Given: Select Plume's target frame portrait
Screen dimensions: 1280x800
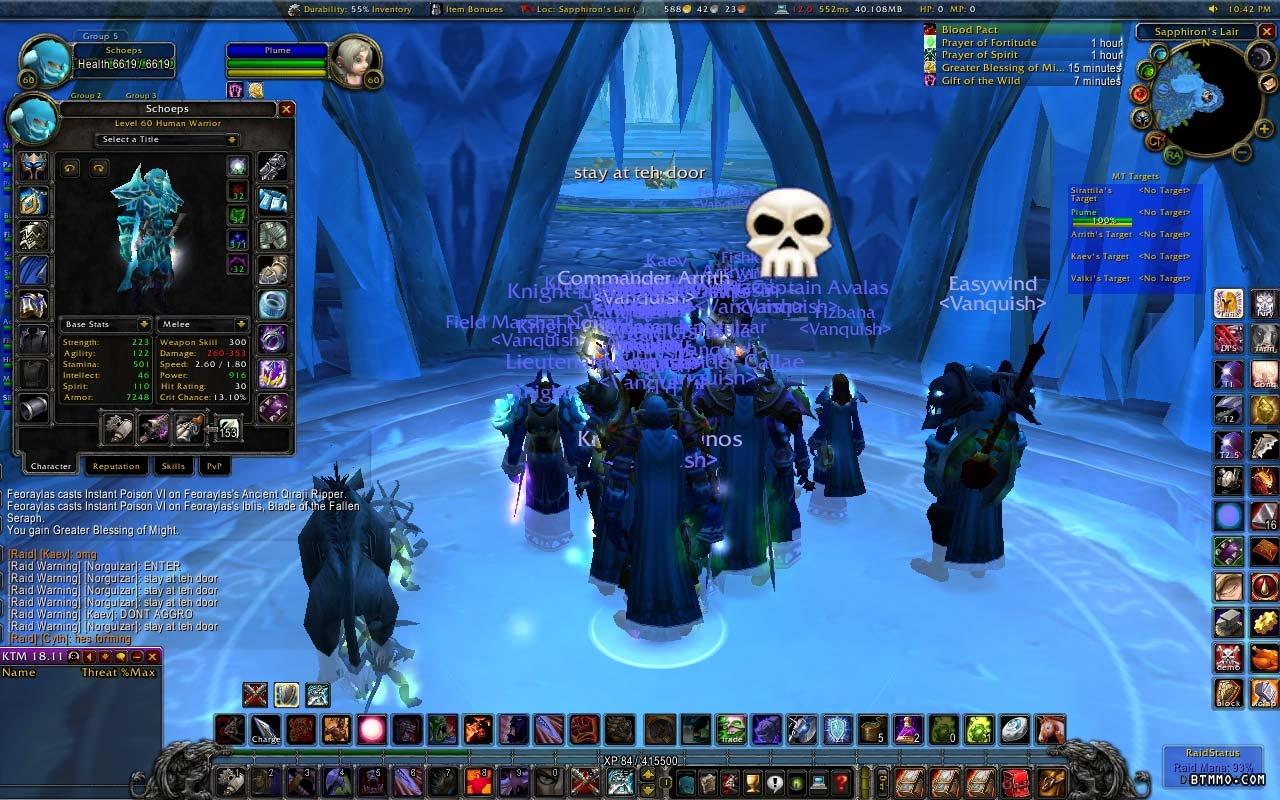Looking at the screenshot, I should [x=353, y=62].
